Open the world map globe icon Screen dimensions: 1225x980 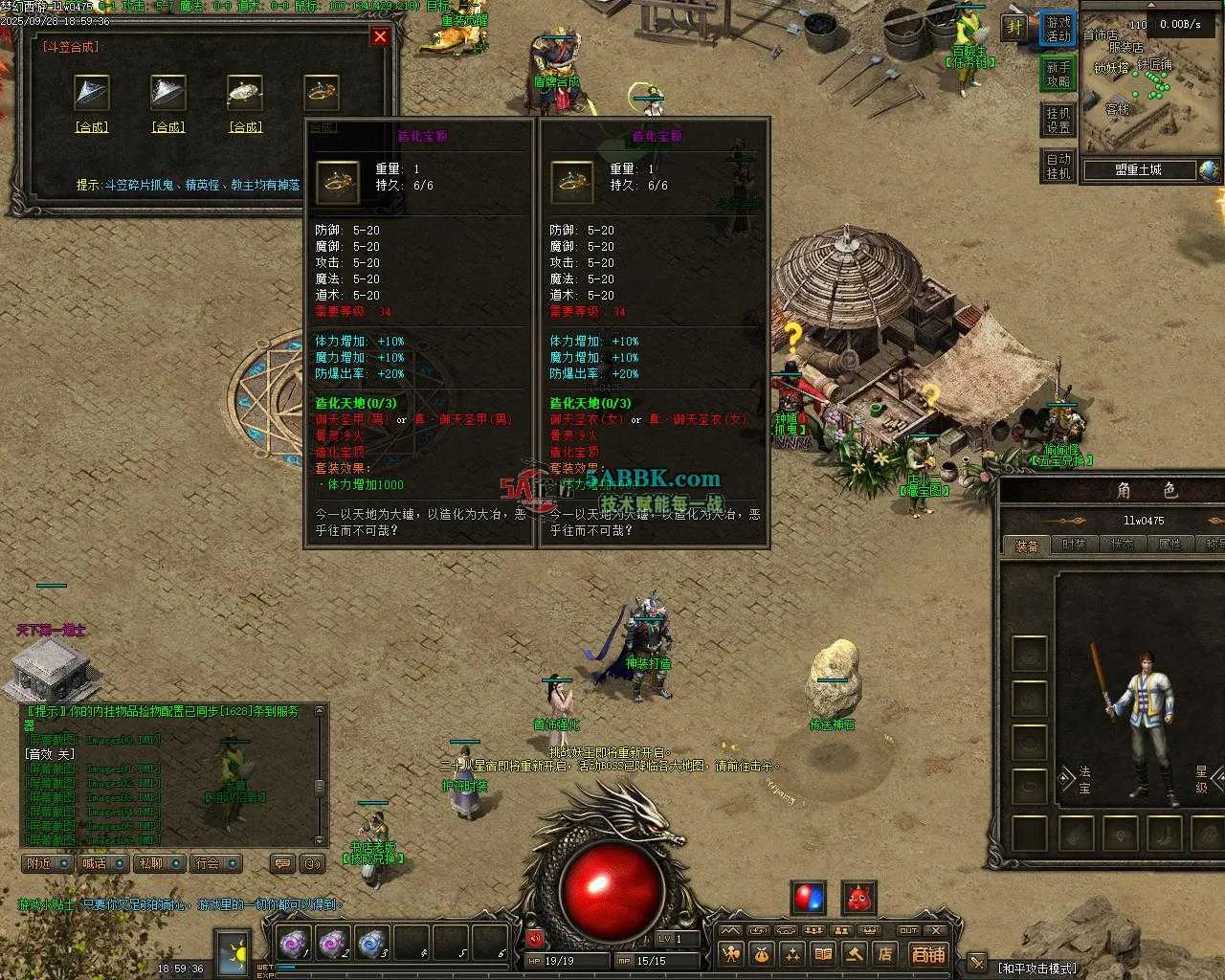tap(1210, 170)
